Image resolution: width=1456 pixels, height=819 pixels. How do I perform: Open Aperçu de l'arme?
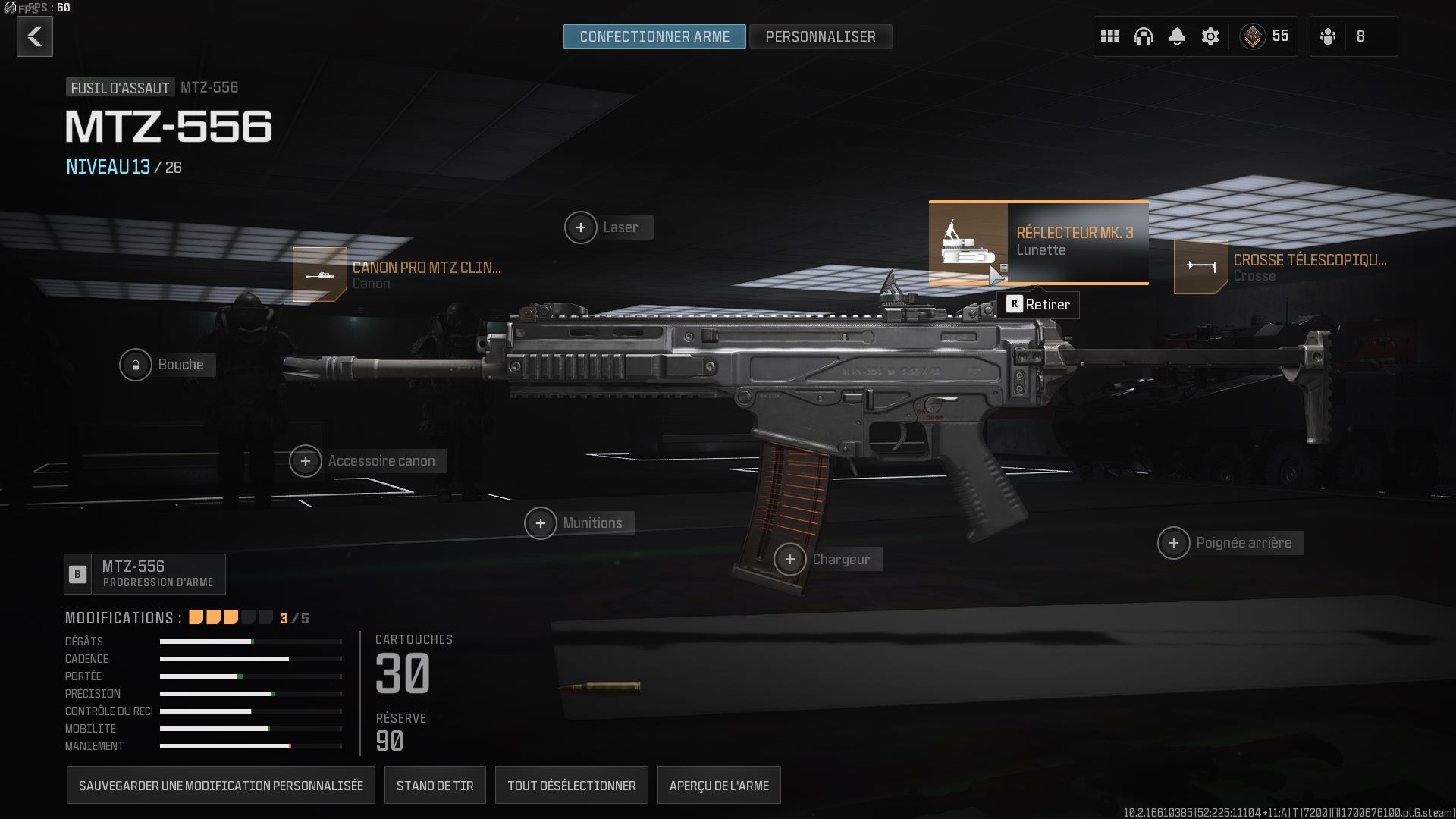pyautogui.click(x=719, y=786)
